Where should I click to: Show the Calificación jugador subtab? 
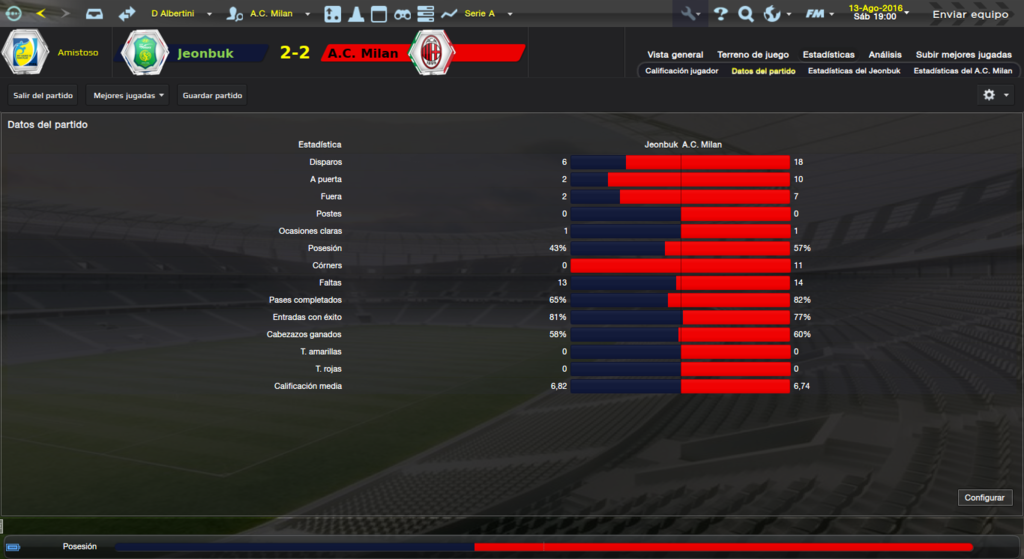(682, 71)
